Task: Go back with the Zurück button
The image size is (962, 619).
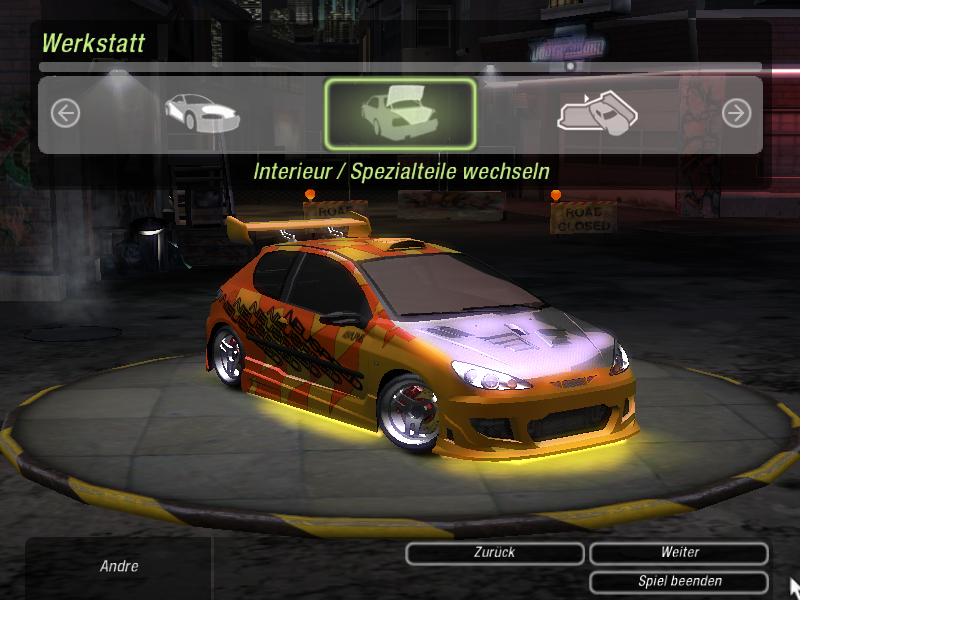Action: click(x=494, y=553)
